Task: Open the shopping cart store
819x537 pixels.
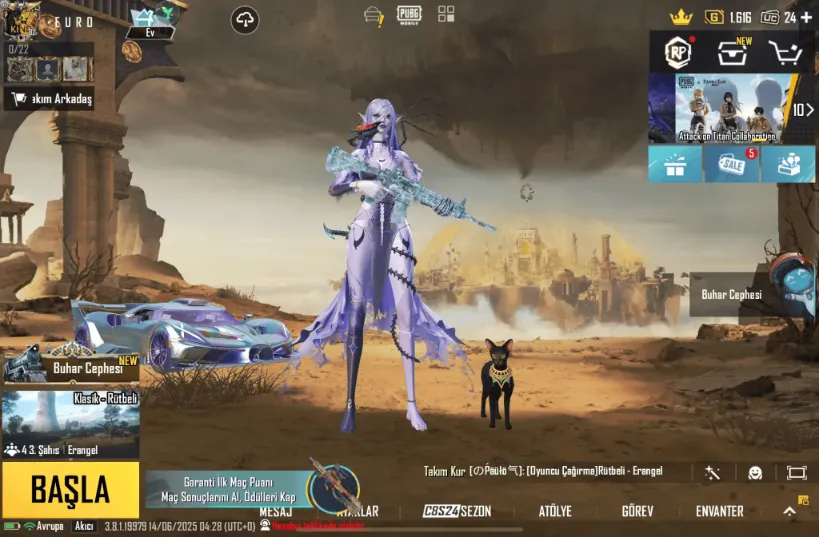Action: (785, 52)
